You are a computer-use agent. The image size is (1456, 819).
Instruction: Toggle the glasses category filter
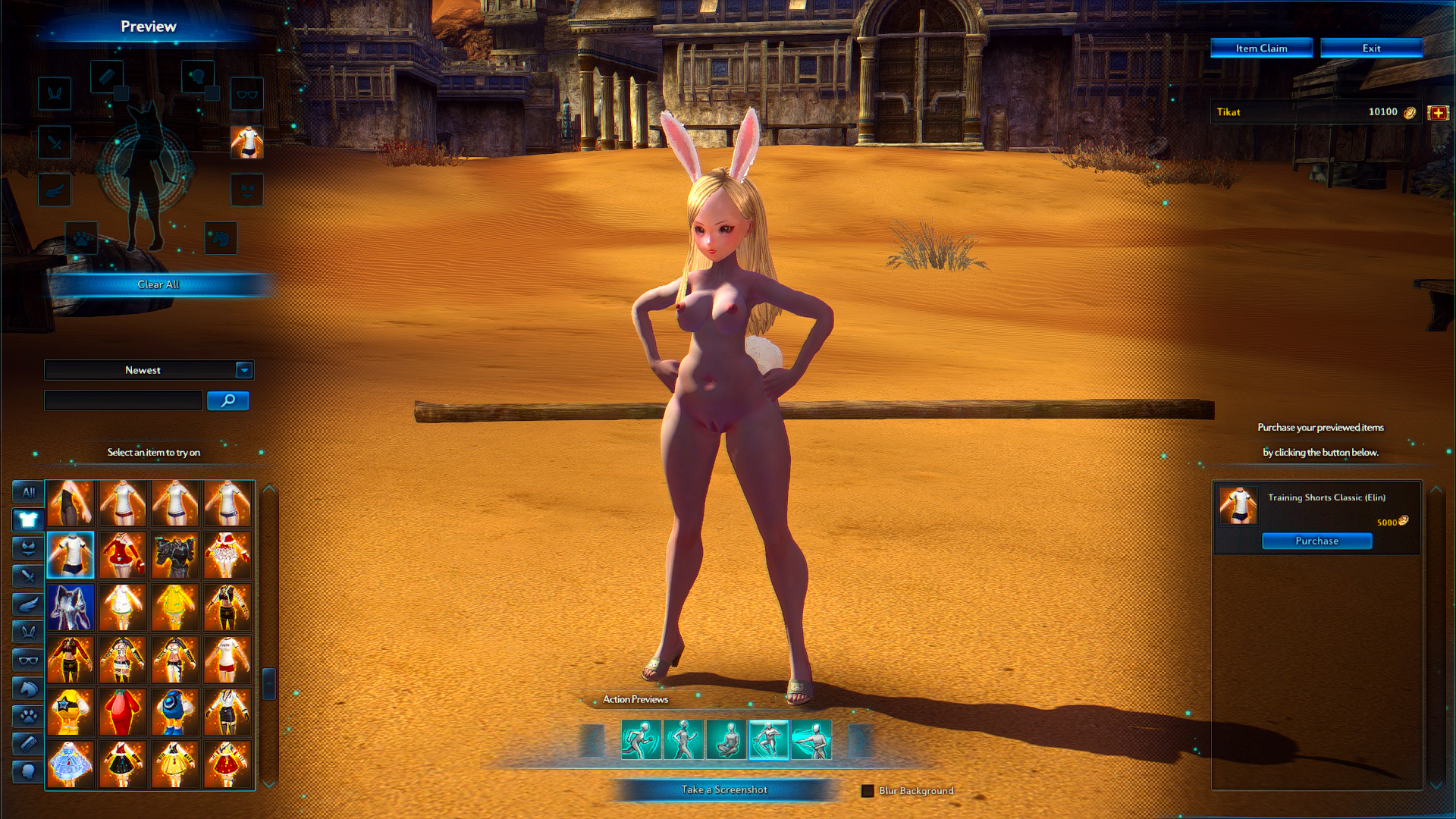(x=28, y=661)
